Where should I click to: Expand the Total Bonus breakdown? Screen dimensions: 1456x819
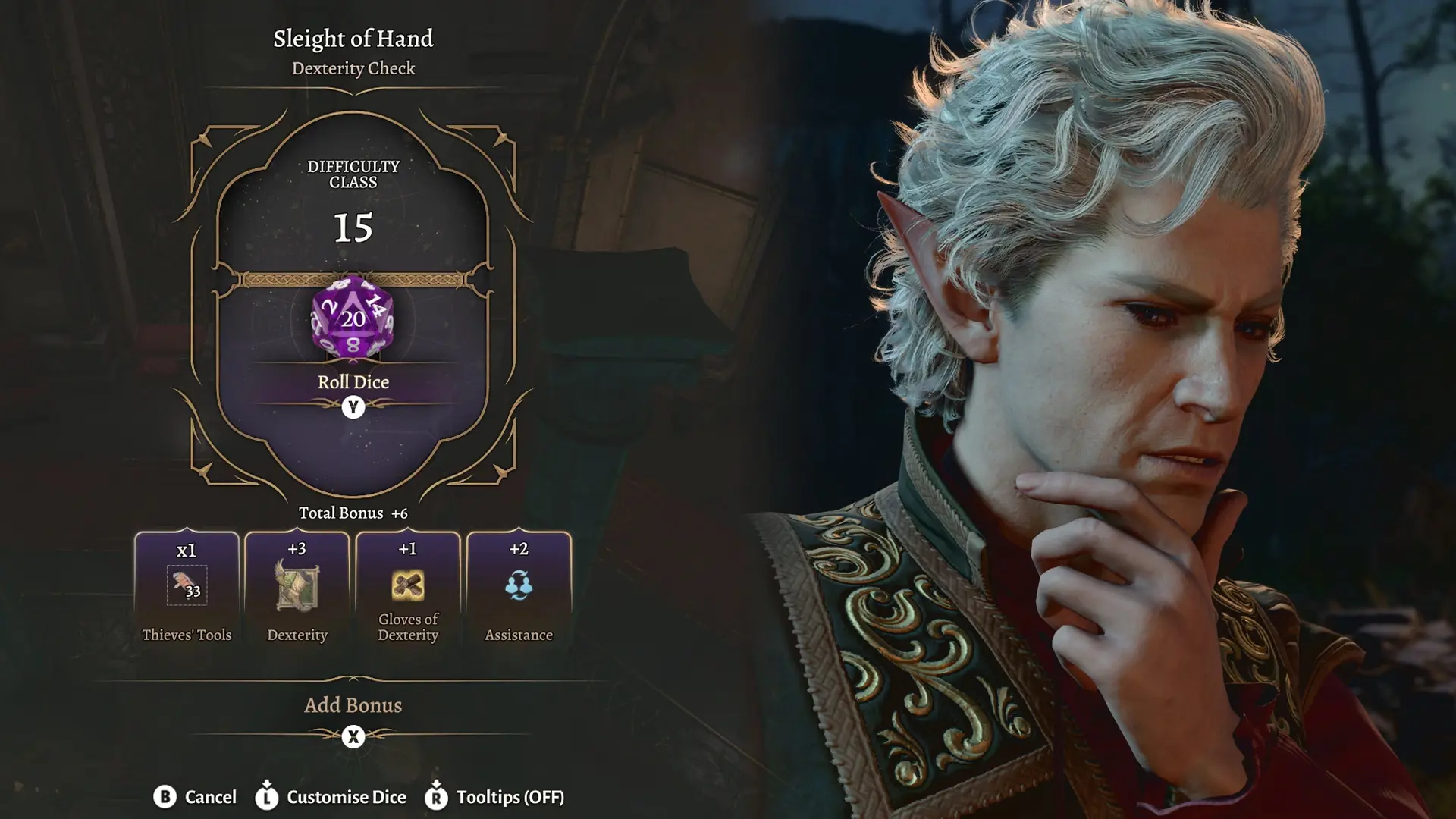[x=352, y=513]
